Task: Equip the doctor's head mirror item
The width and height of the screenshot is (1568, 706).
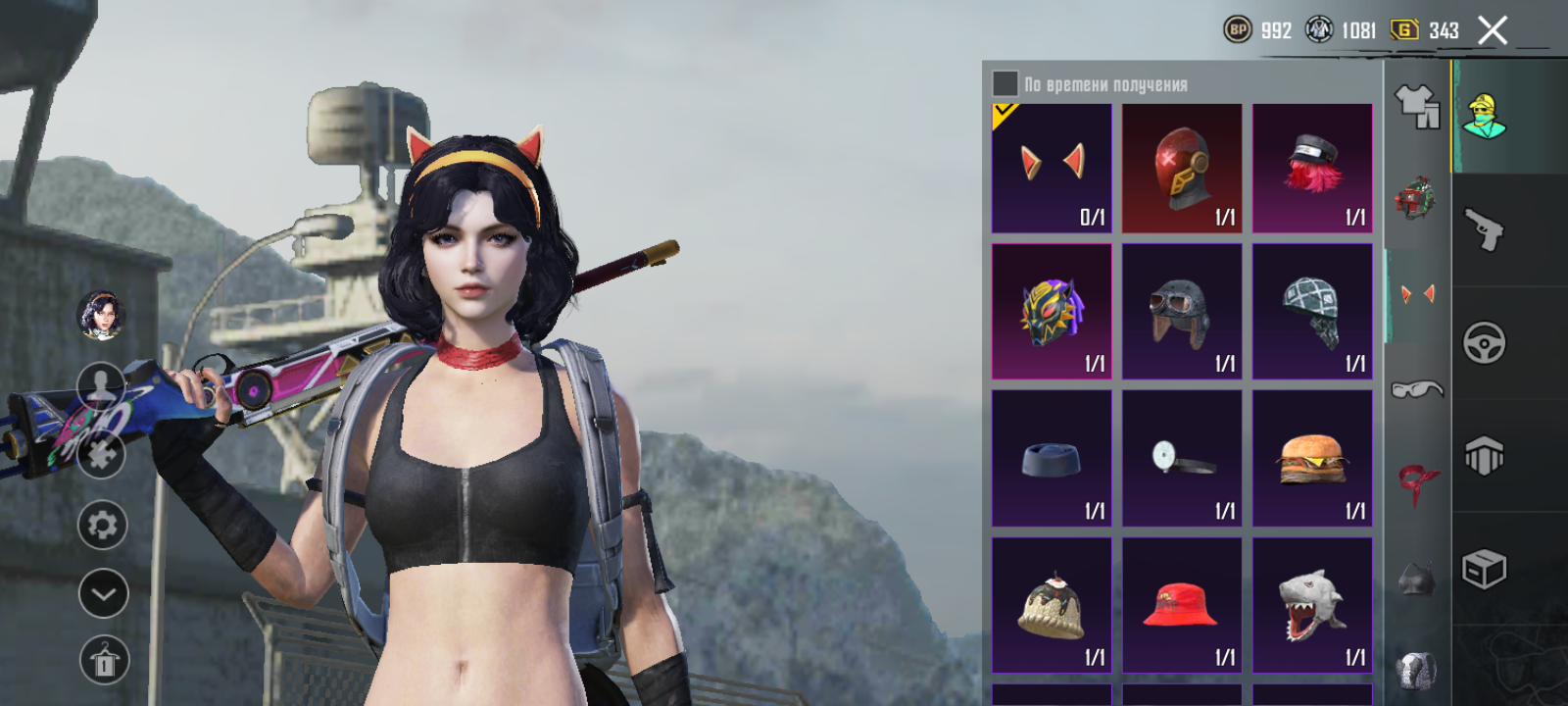Action: point(1182,458)
